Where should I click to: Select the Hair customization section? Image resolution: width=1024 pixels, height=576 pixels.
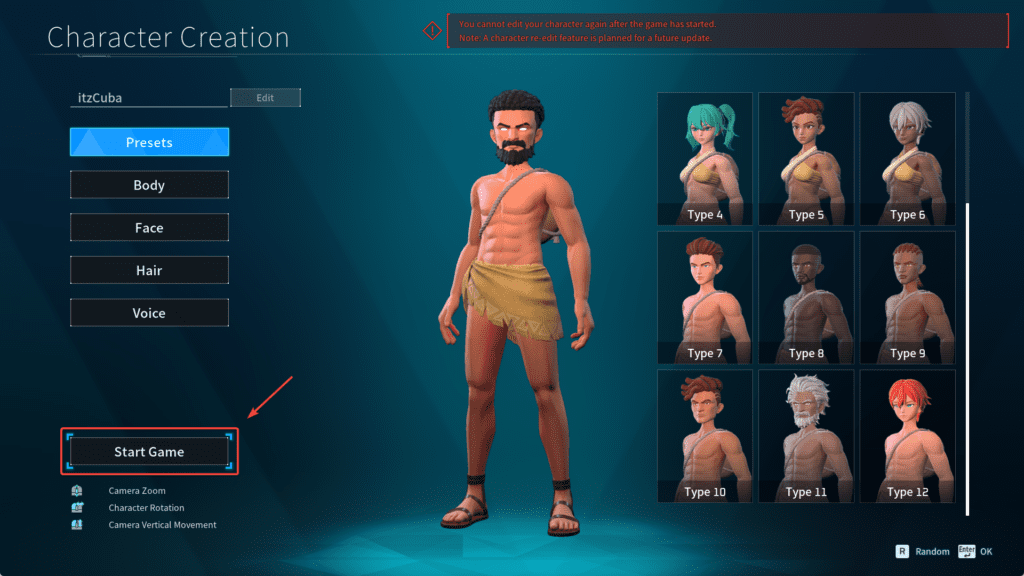click(149, 270)
